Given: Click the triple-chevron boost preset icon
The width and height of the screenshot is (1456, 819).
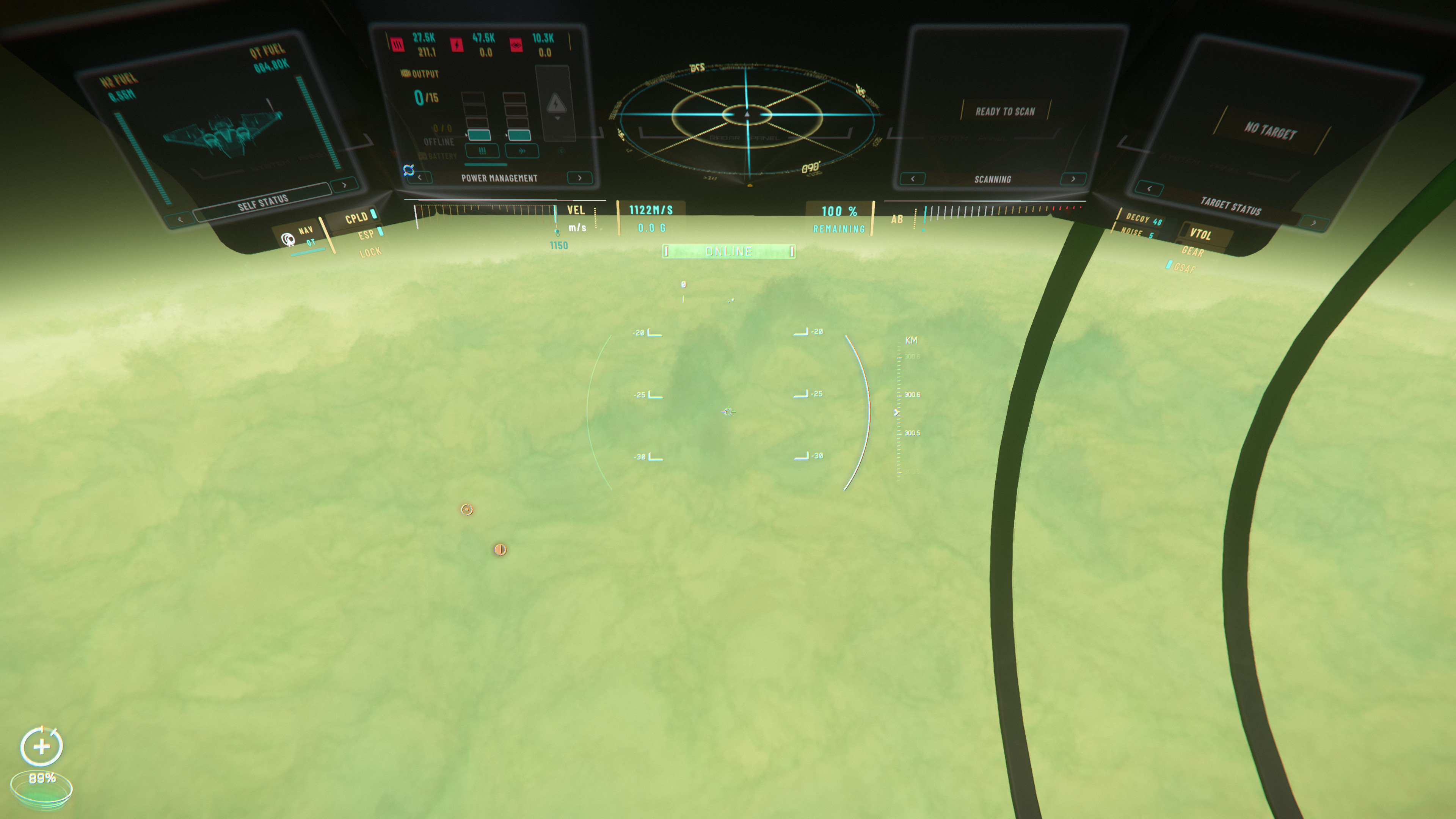Looking at the screenshot, I should (x=523, y=151).
